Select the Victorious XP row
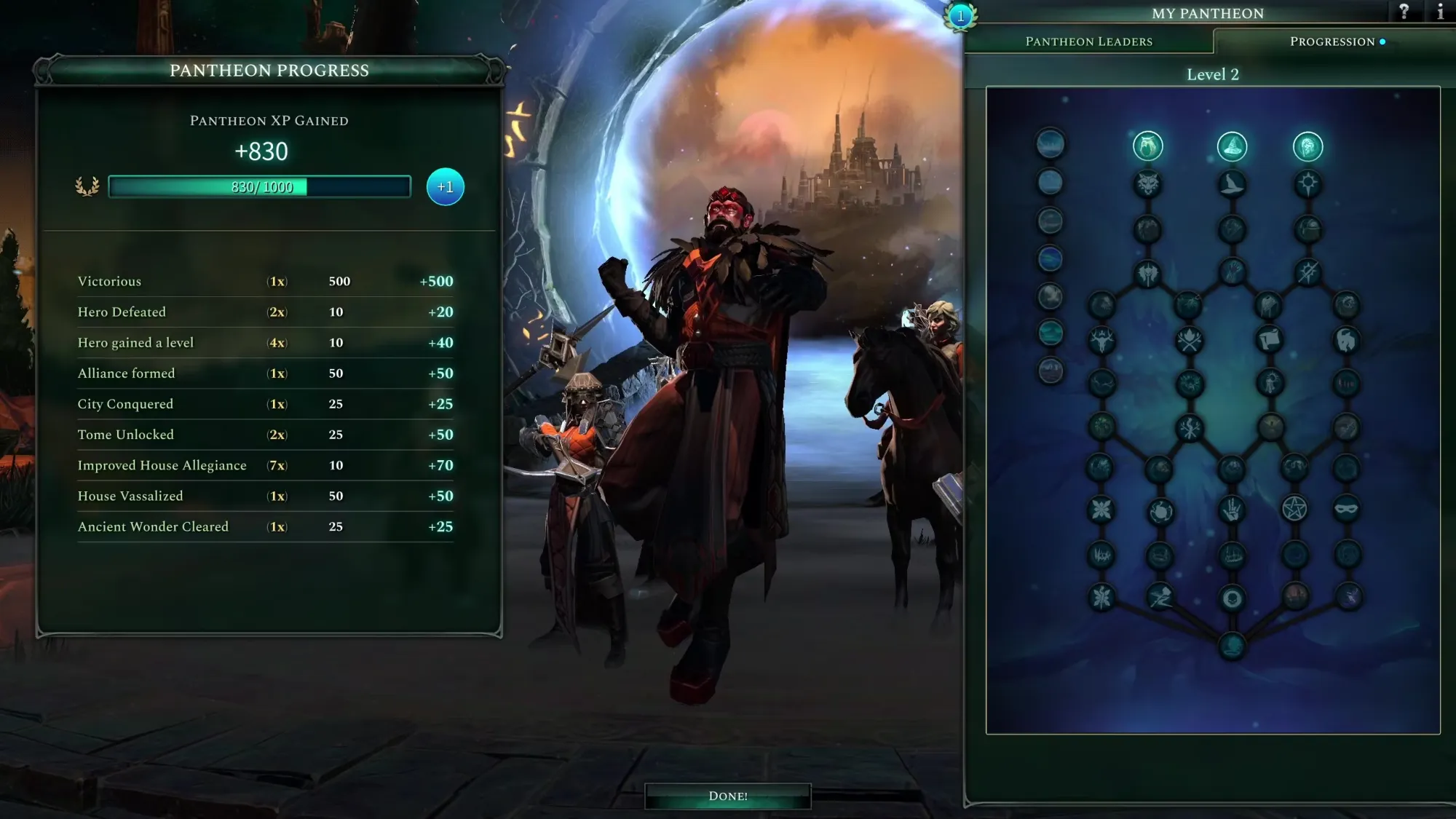 (x=265, y=281)
